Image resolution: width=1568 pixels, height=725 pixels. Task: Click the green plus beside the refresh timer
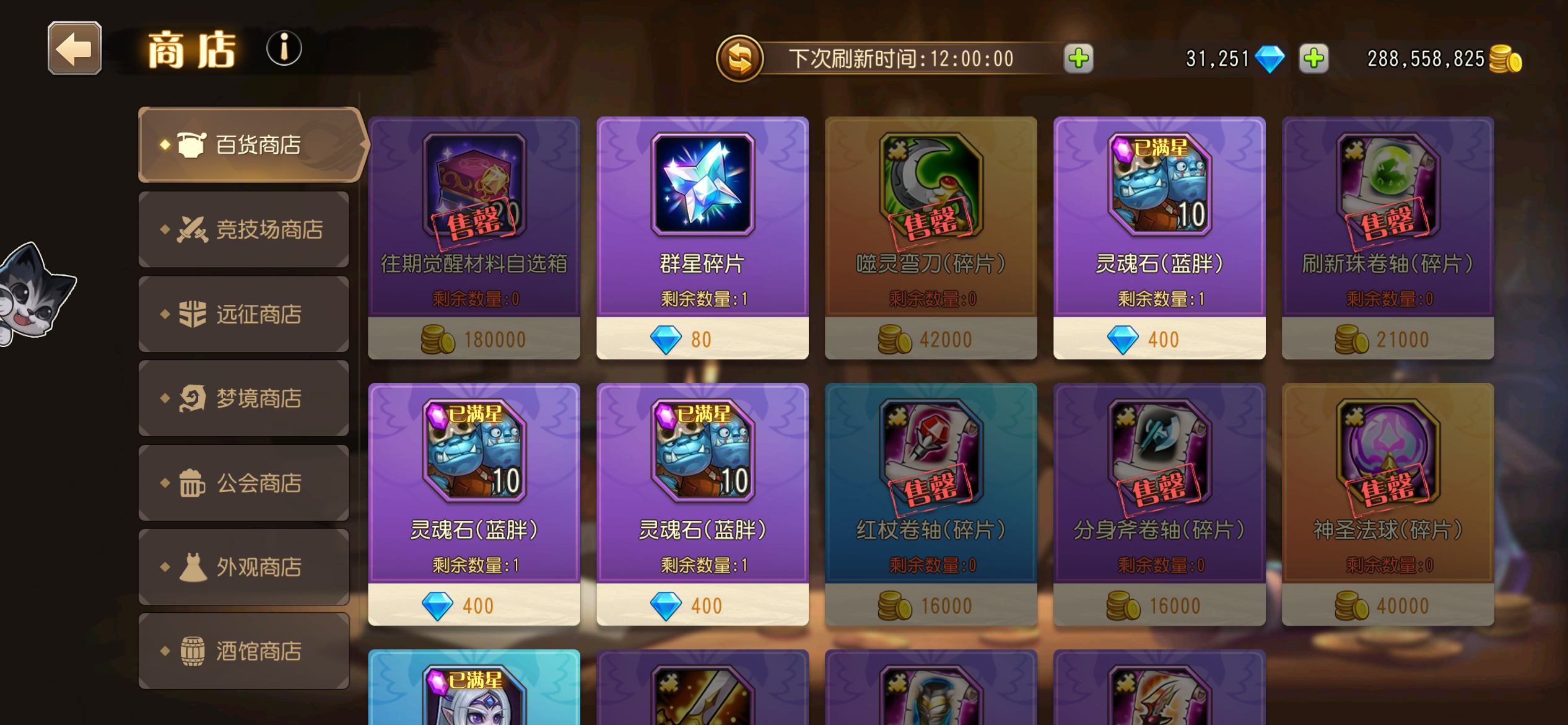click(x=1078, y=58)
